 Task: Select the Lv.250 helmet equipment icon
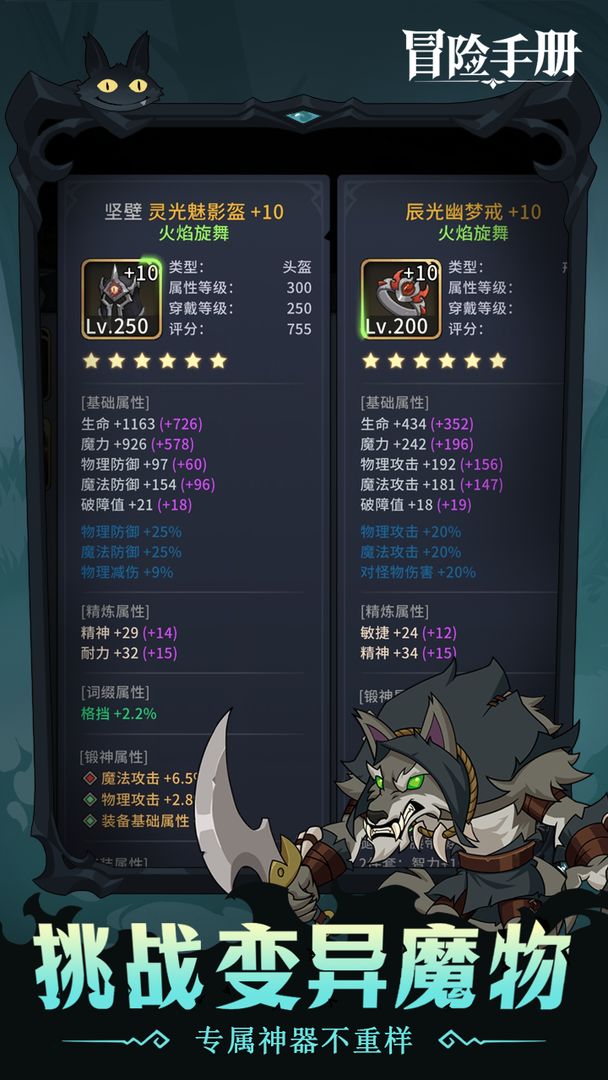tap(120, 299)
